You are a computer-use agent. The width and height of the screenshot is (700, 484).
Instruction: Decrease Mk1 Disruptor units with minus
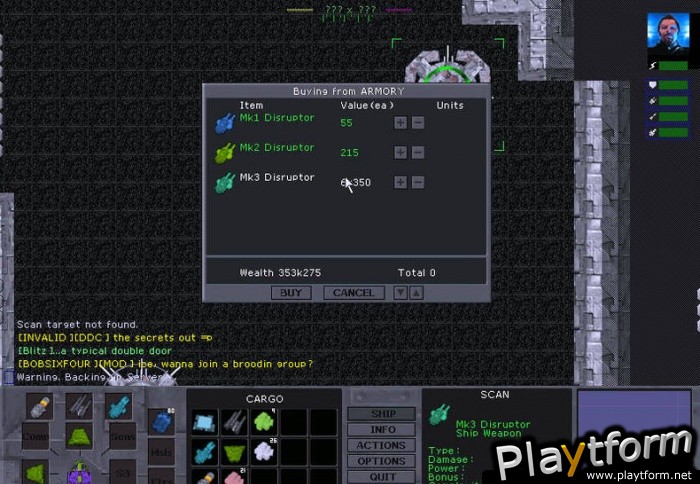coord(418,123)
